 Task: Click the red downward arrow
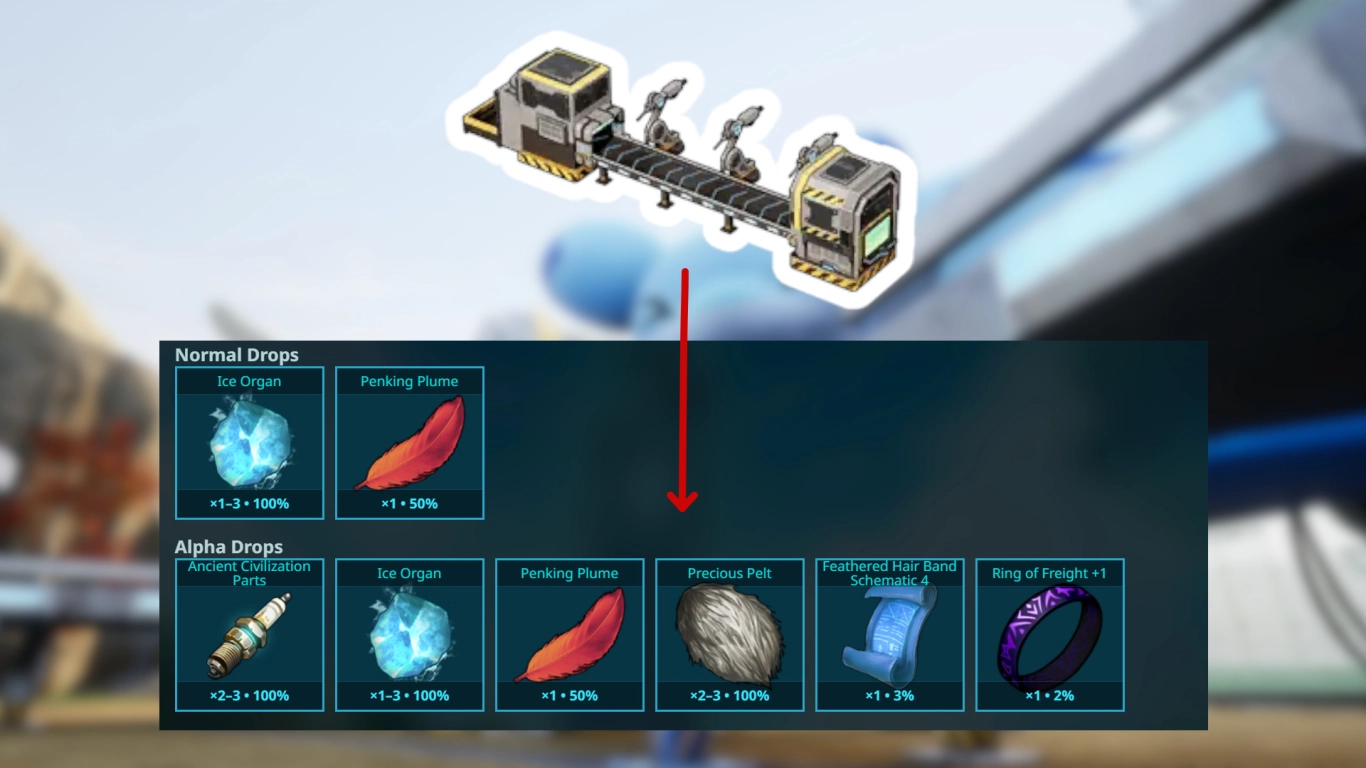[x=684, y=390]
